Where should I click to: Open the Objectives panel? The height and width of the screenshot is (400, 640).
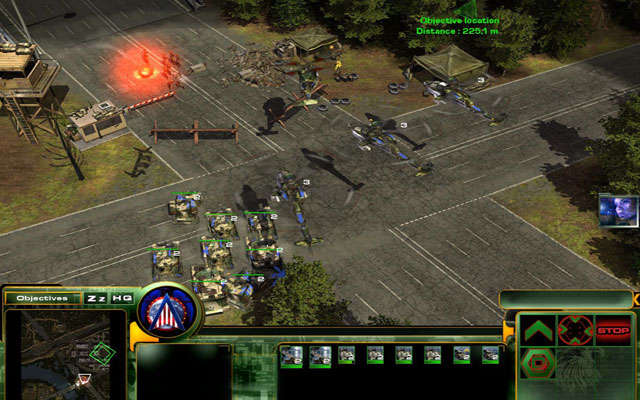[x=42, y=298]
